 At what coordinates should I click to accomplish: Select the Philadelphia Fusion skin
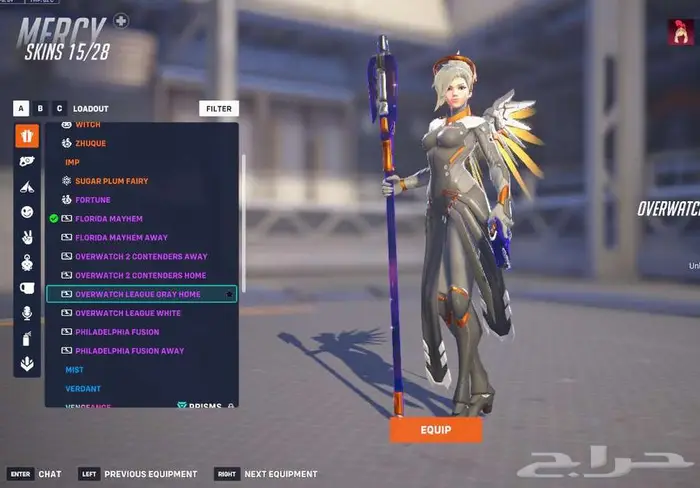115,332
